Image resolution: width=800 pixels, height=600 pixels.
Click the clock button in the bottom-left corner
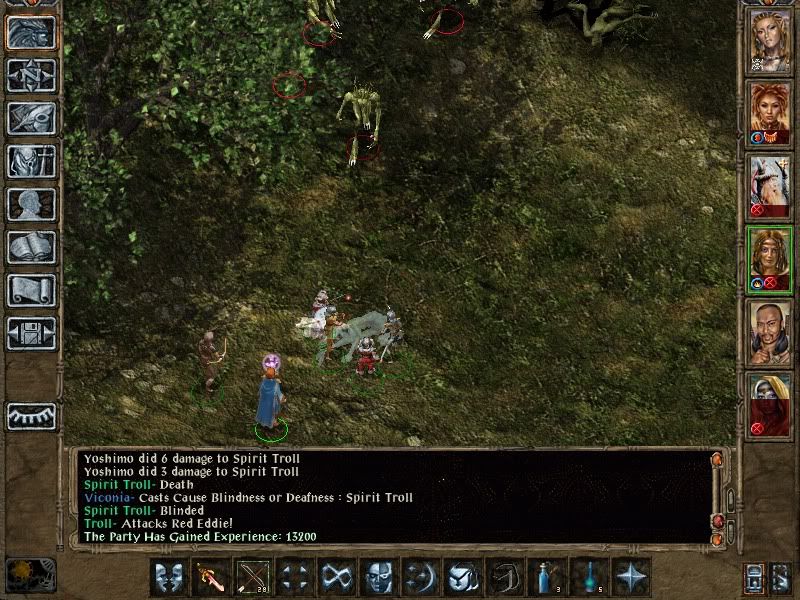pyautogui.click(x=31, y=575)
